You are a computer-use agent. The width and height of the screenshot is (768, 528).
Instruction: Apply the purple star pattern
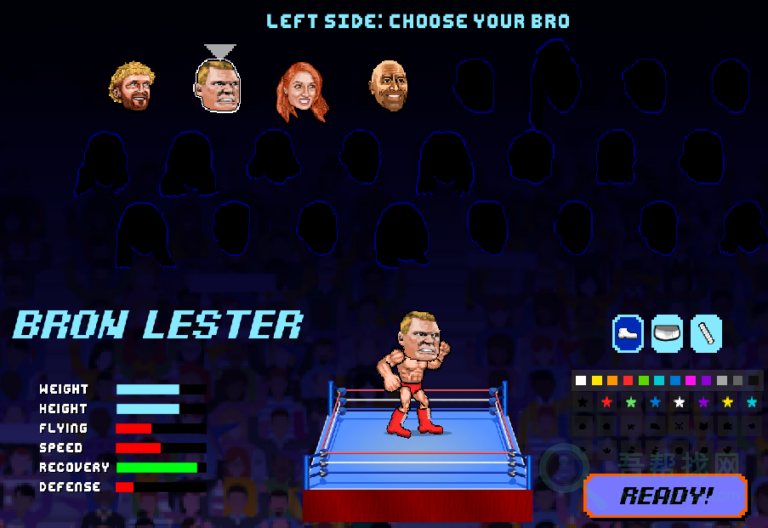pyautogui.click(x=704, y=402)
